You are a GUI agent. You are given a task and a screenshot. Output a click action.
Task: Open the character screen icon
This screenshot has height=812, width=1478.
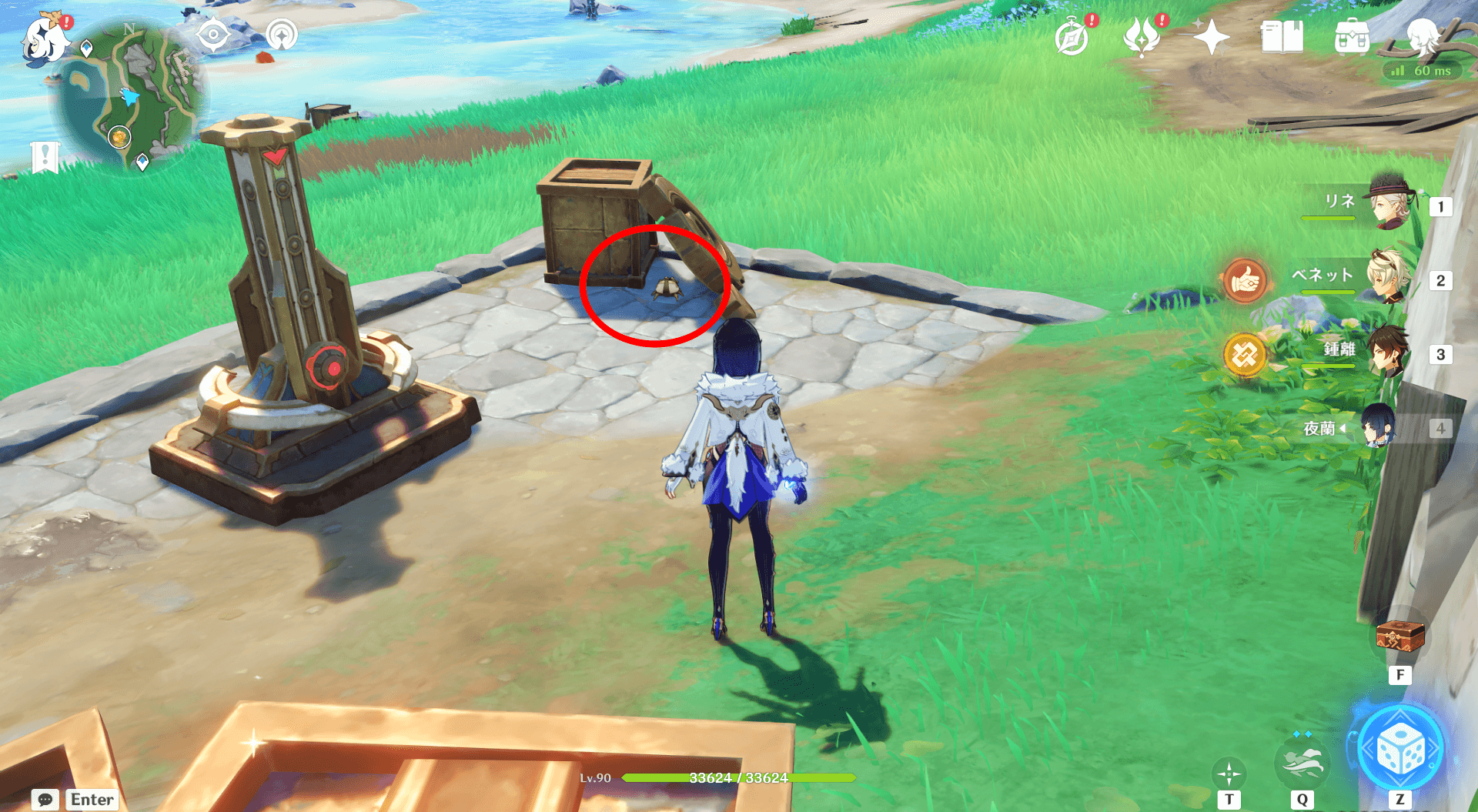pos(1422,37)
